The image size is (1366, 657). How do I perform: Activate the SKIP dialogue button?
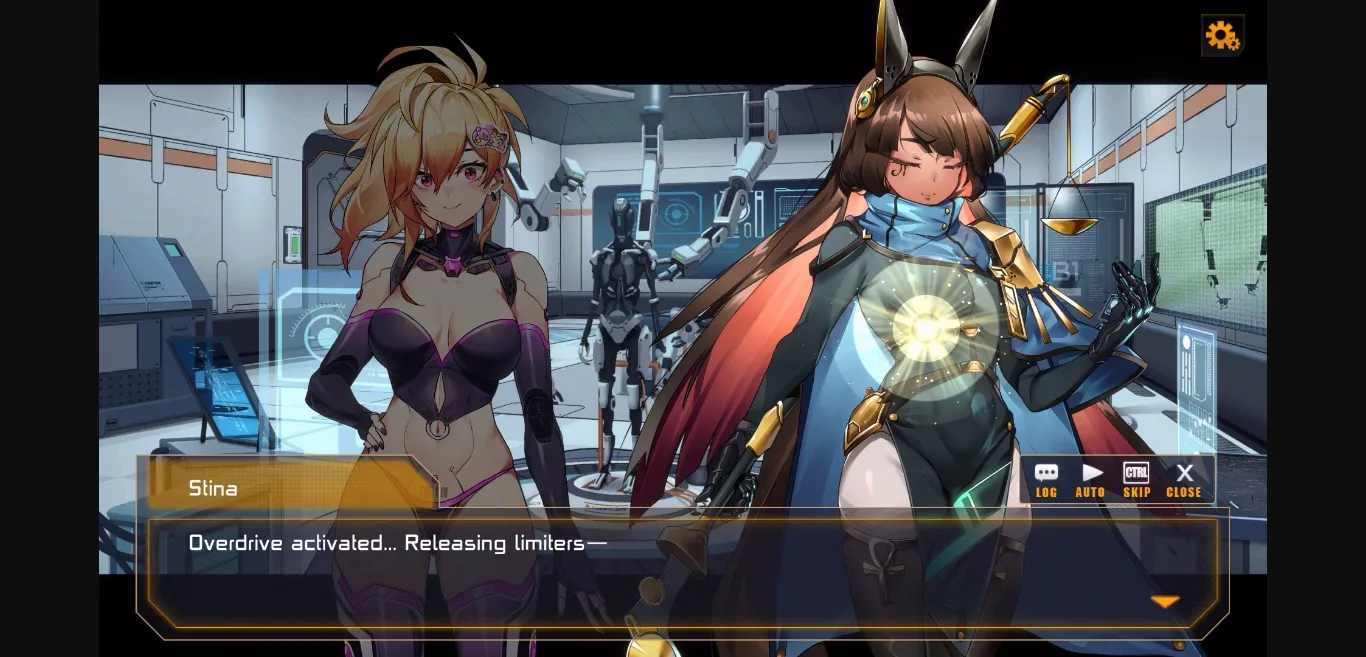click(1136, 479)
